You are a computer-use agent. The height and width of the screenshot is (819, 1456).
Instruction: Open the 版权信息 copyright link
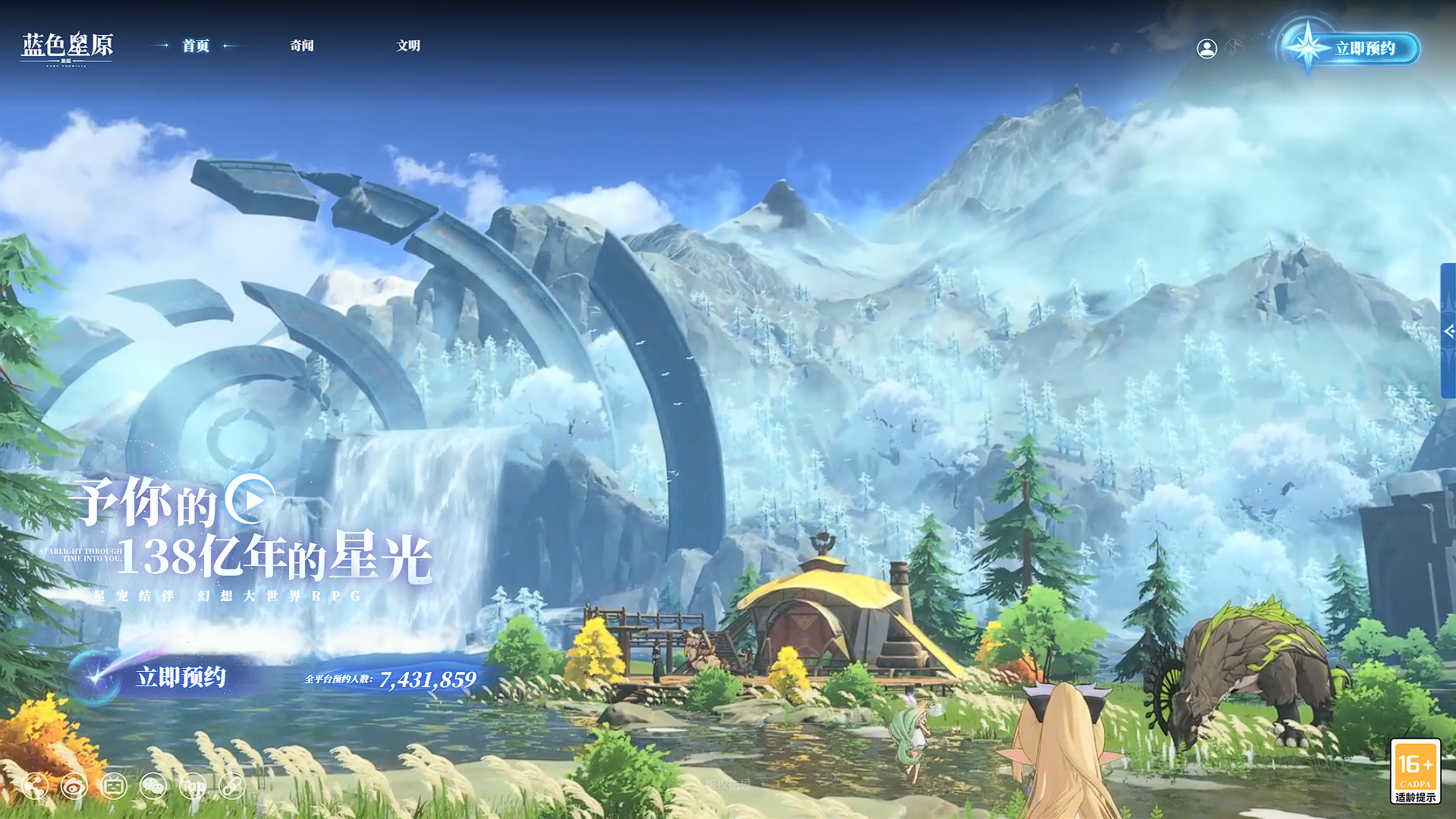click(728, 784)
